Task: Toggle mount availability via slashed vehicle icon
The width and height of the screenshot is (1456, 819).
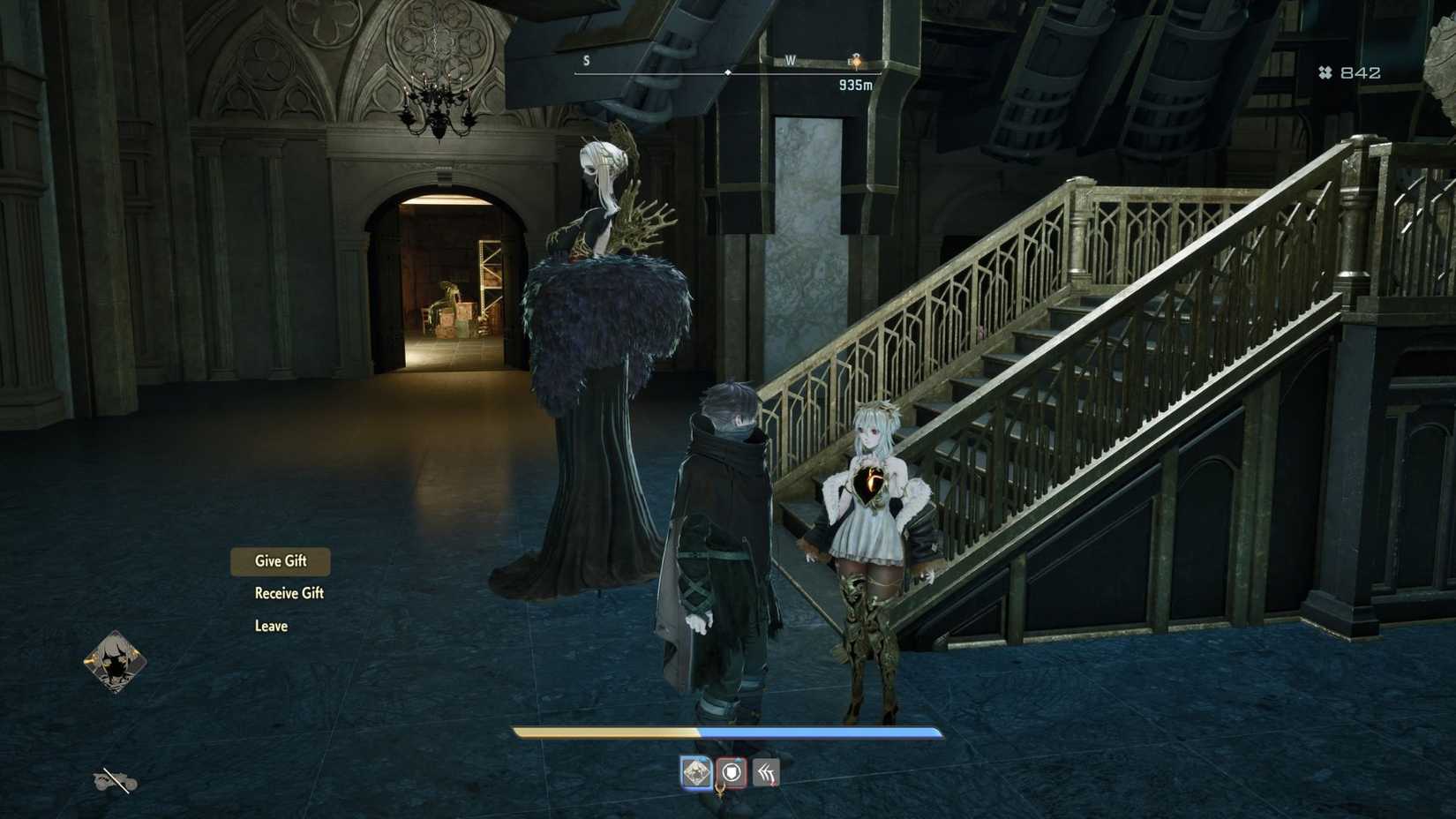Action: pos(115,782)
